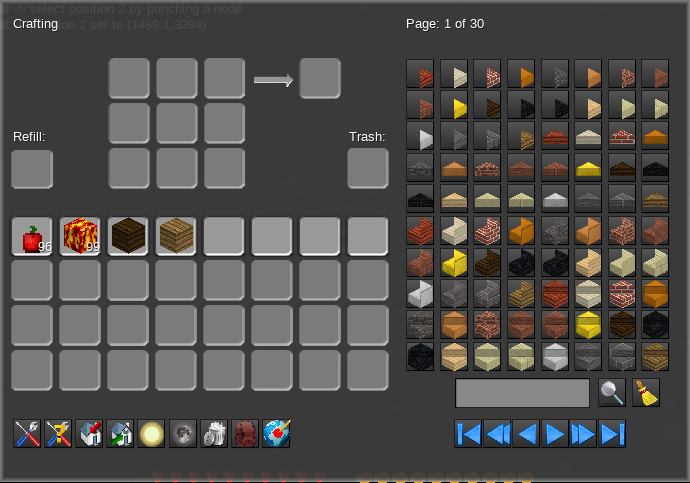Go to the last item page
The height and width of the screenshot is (483, 690).
coord(613,433)
